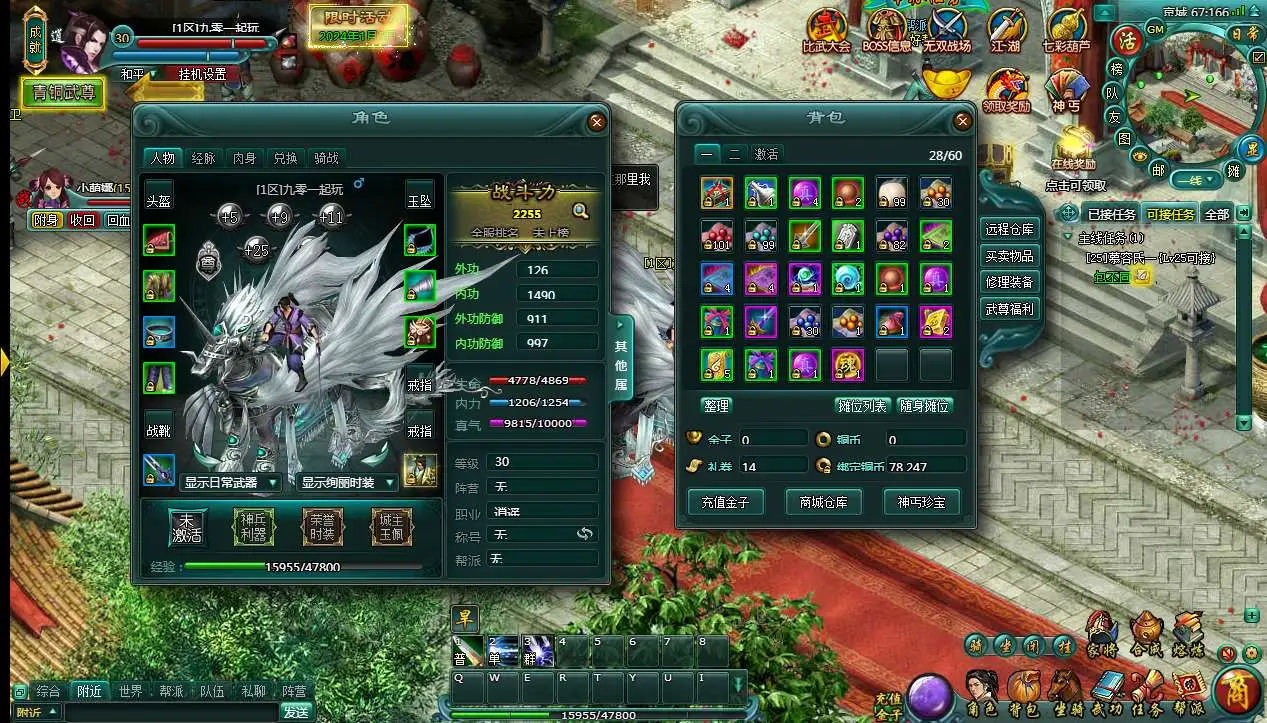Expand the 其他属性 side panel
1267x723 pixels.
(x=621, y=357)
